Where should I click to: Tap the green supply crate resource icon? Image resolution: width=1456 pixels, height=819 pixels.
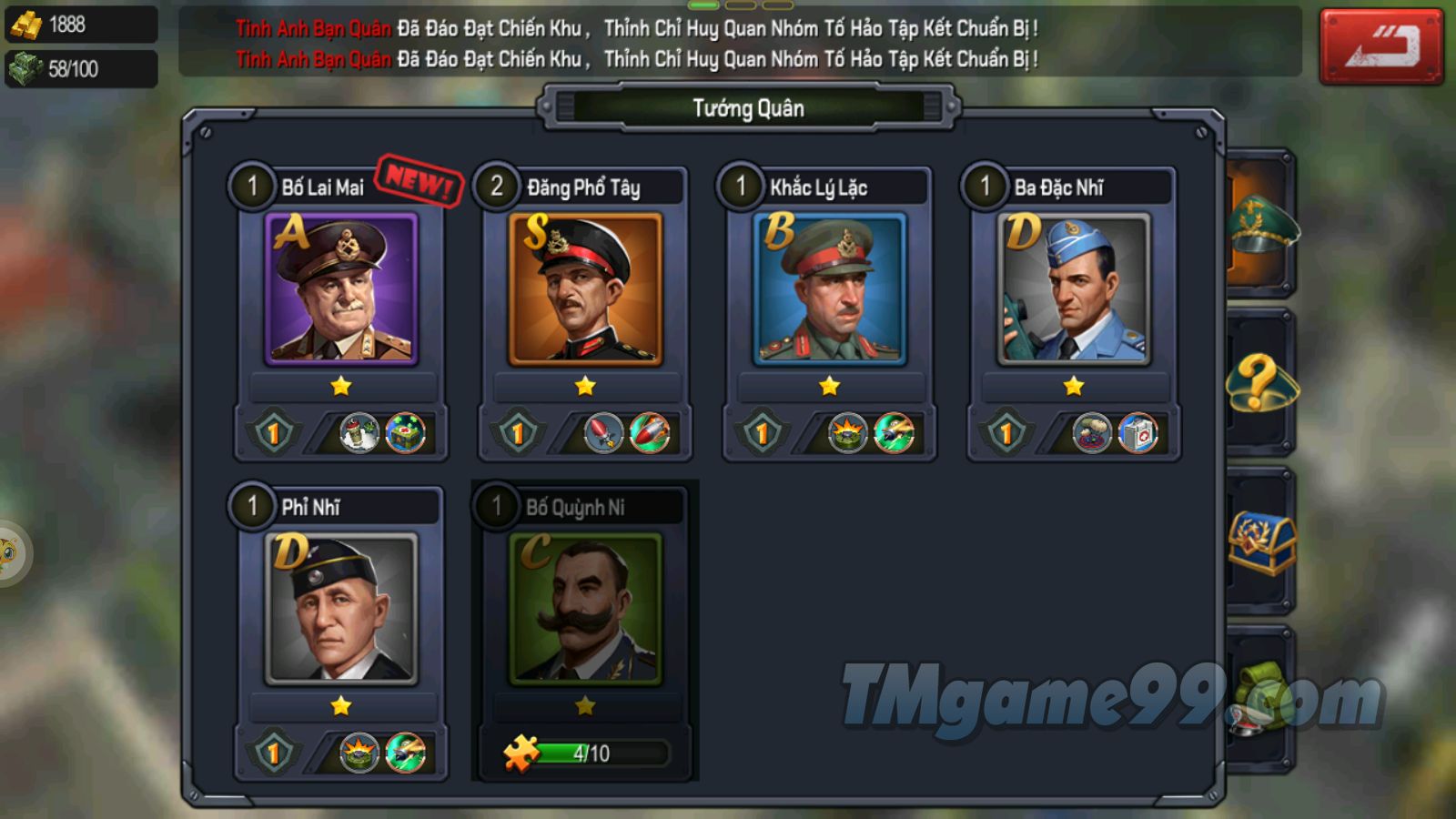pos(25,68)
